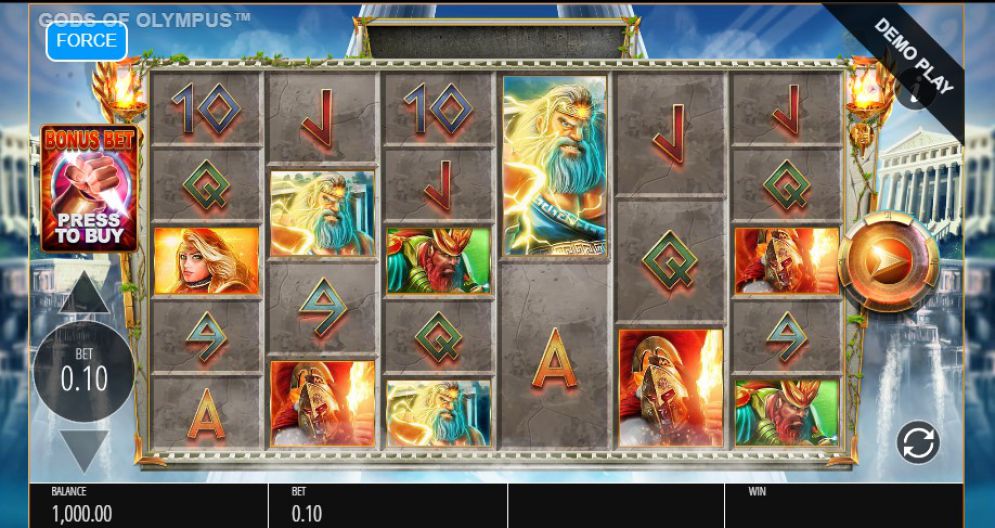Buy the Bonus Bet feature
This screenshot has height=528, width=995.
[x=88, y=189]
